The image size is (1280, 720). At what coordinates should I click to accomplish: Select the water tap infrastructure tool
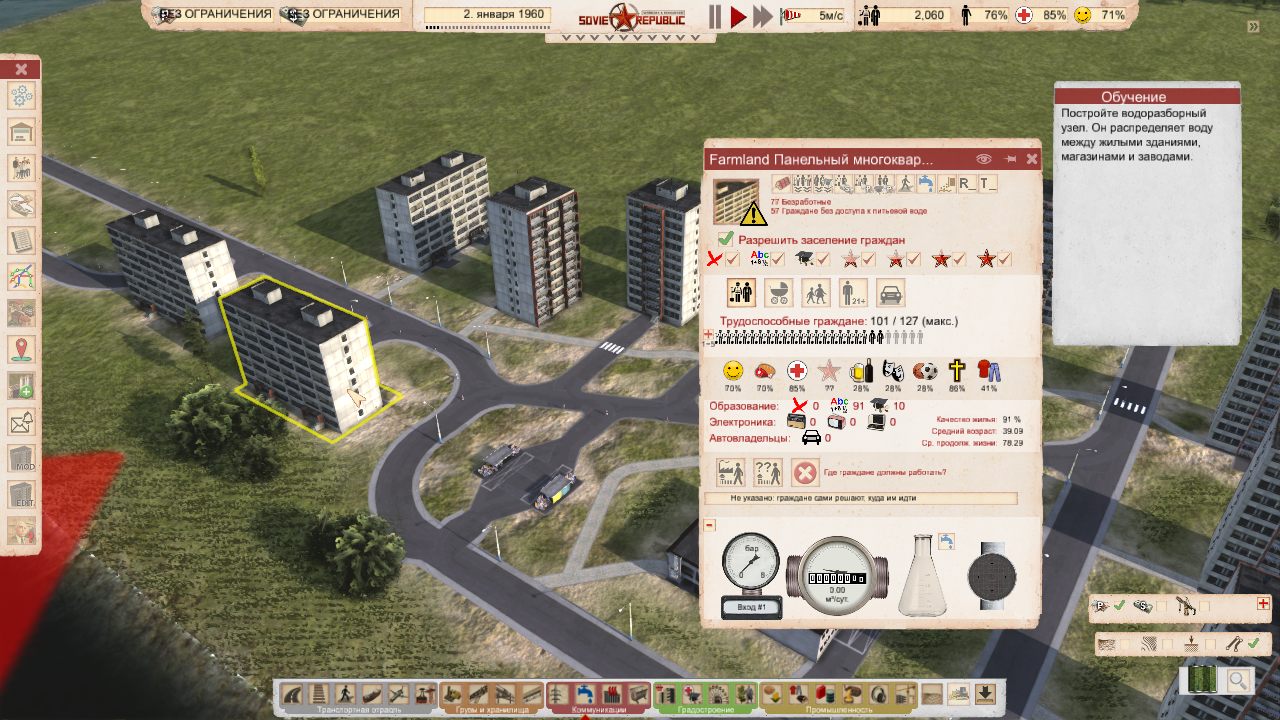pyautogui.click(x=586, y=693)
